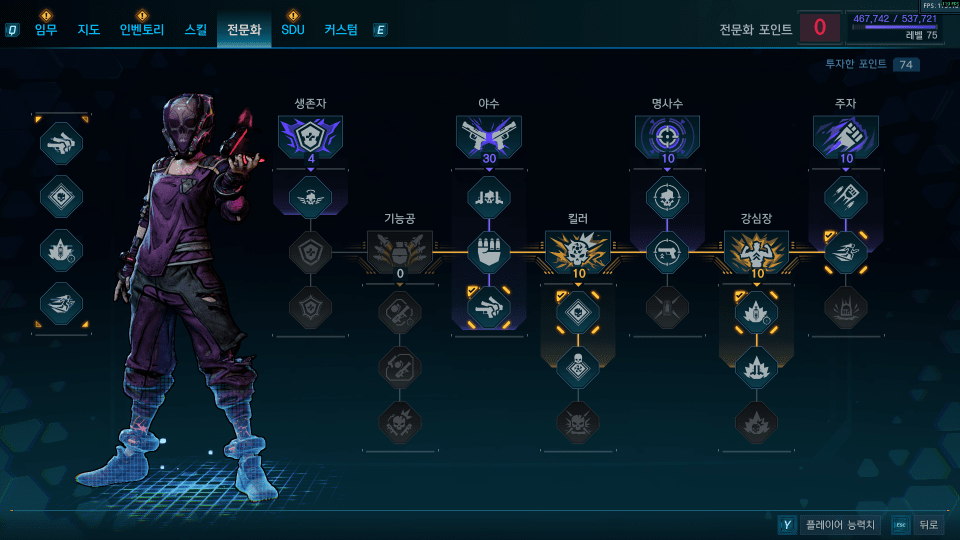
Task: Select the 생존자 specialization emblem
Action: point(311,137)
